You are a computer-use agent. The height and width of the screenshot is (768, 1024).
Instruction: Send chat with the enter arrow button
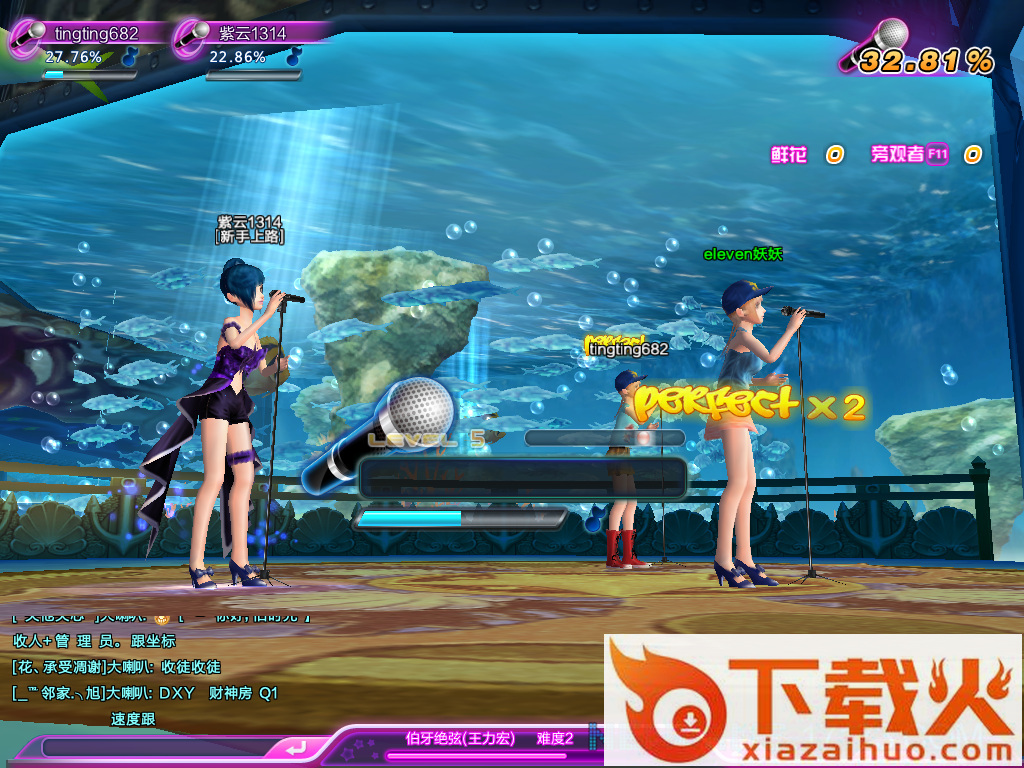tap(296, 748)
